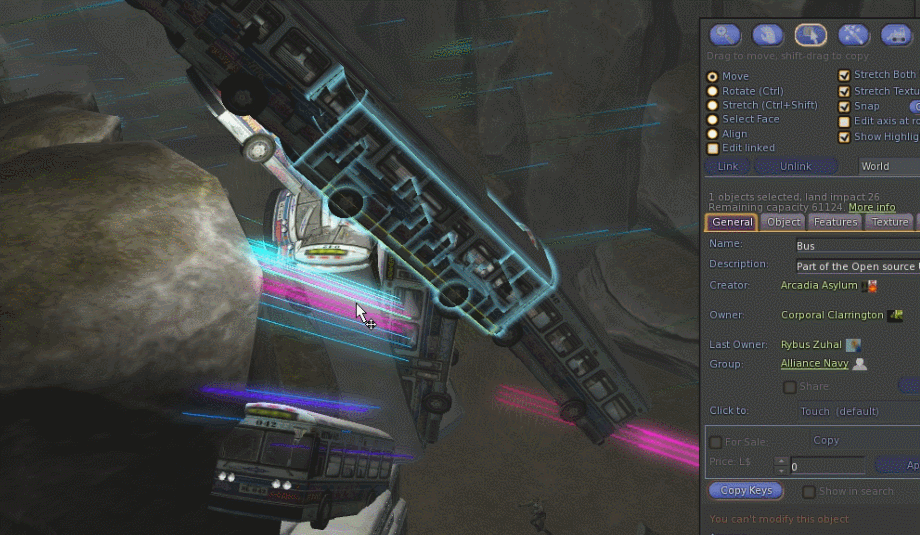Select the Create wand tool

(853, 35)
